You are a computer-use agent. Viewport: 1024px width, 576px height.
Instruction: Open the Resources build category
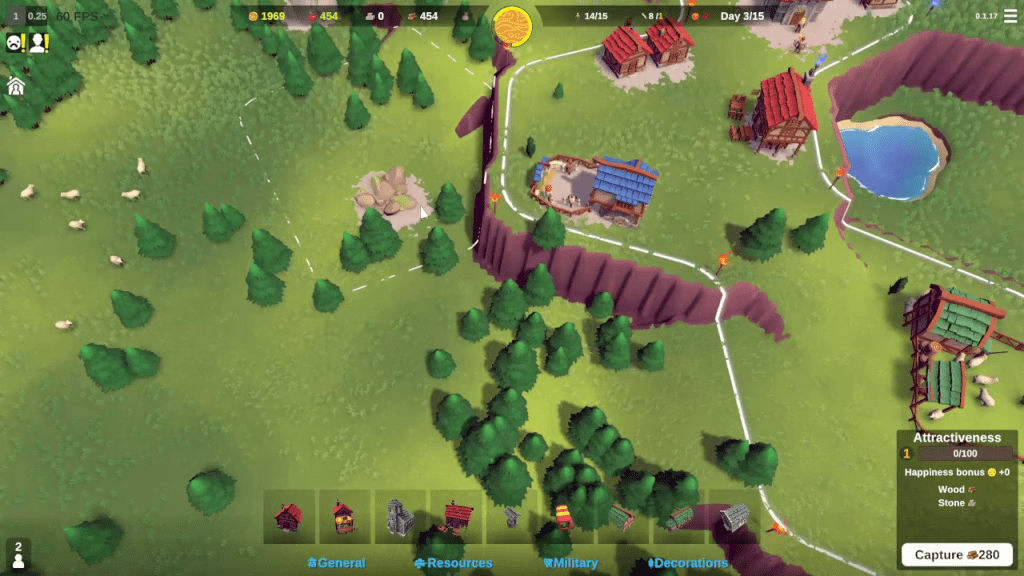[x=453, y=563]
